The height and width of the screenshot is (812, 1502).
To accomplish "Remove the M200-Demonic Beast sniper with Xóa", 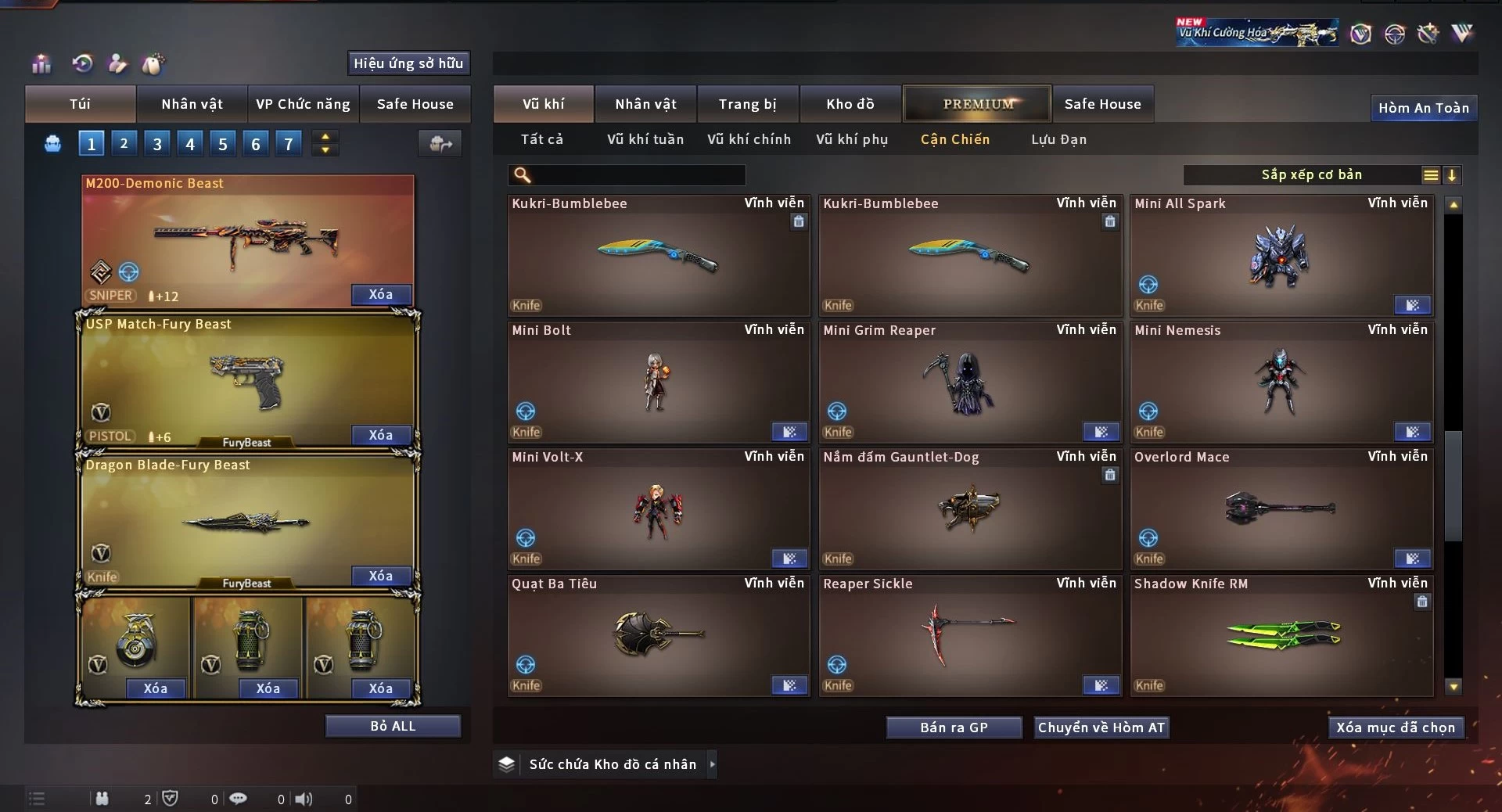I will 380,295.
